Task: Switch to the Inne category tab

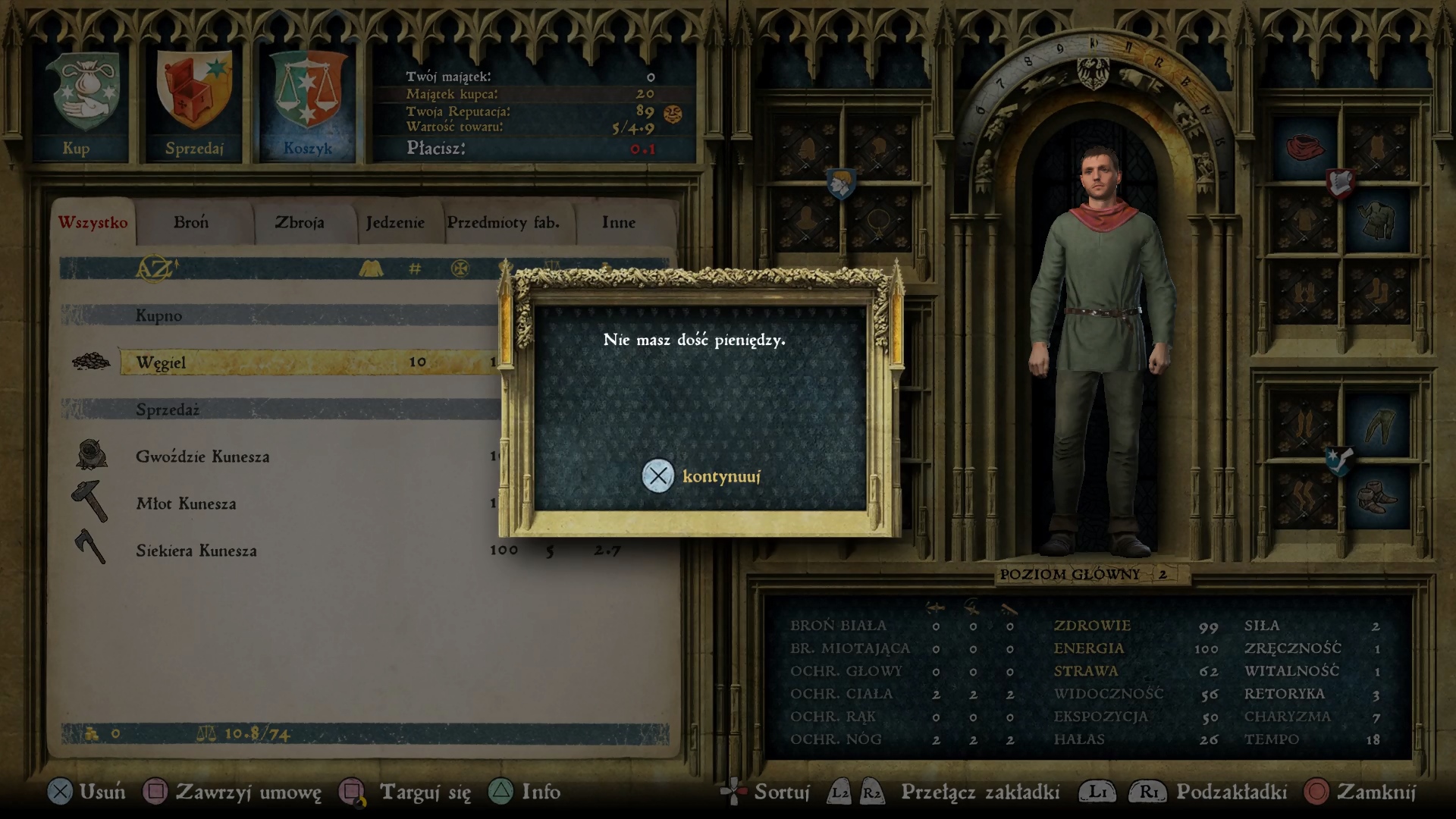Action: (x=619, y=223)
